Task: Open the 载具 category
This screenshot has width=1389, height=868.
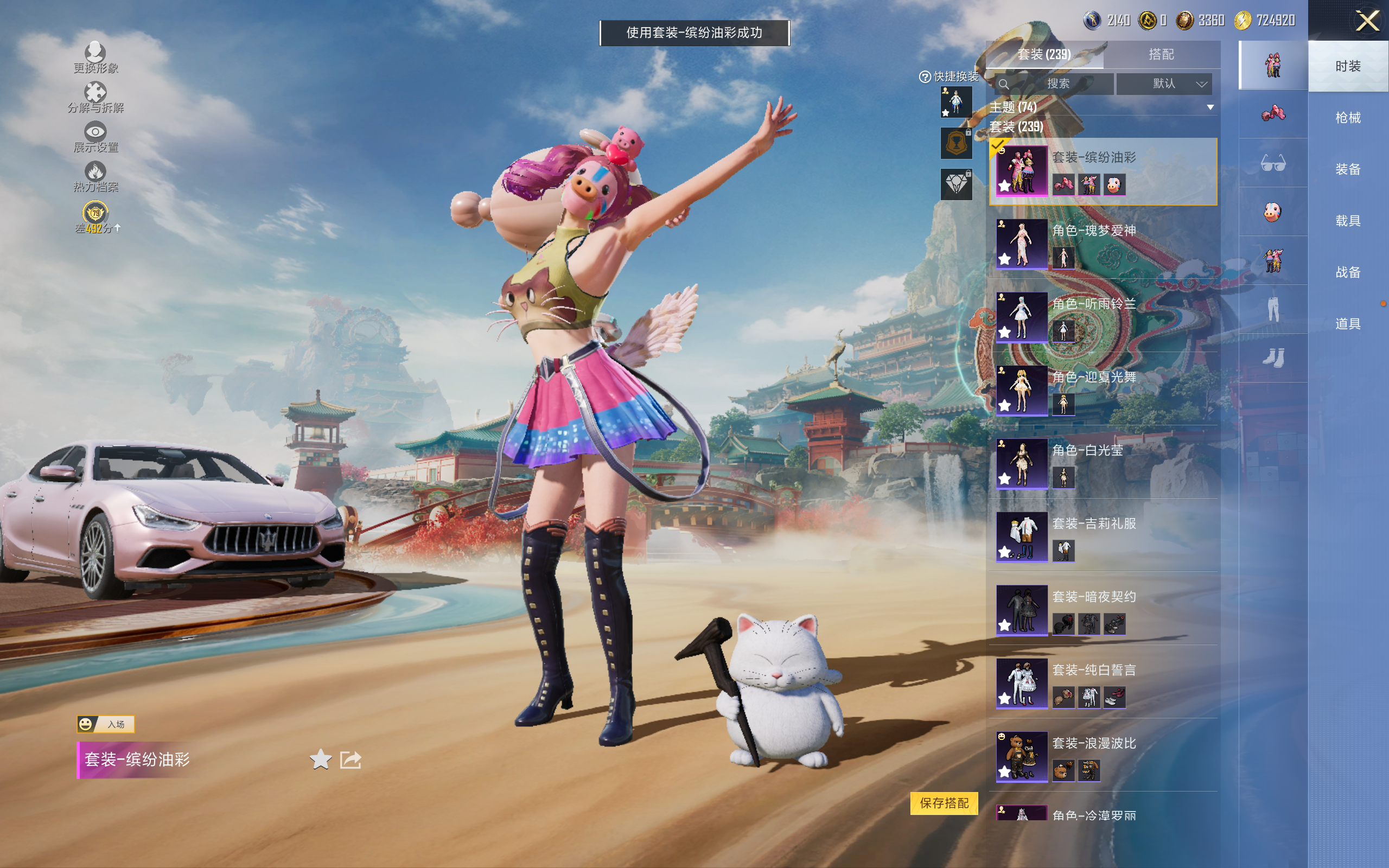Action: (1348, 221)
